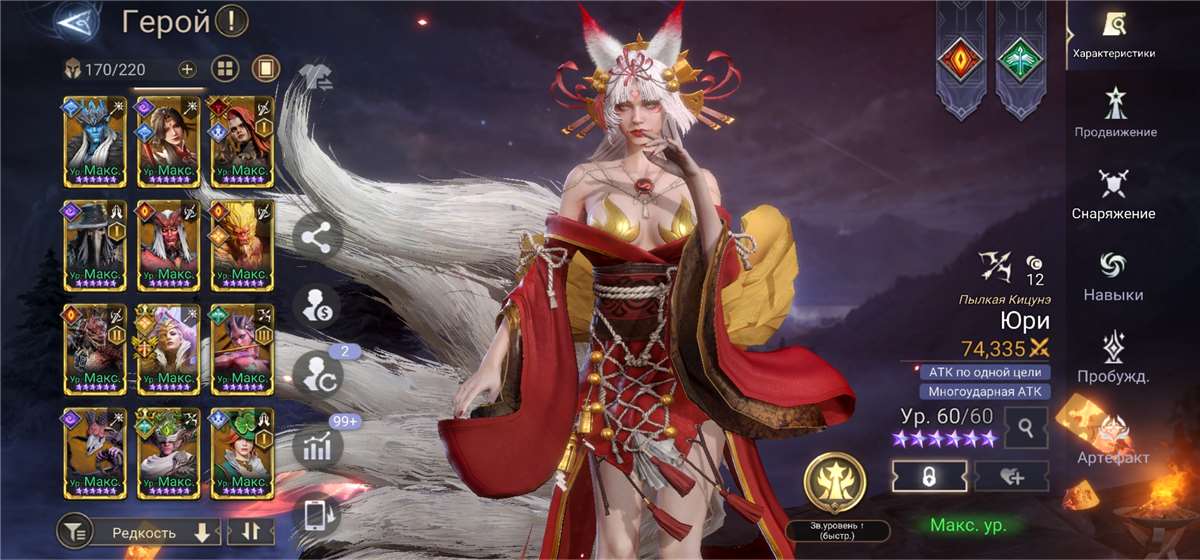Click the share icon button
The width and height of the screenshot is (1200, 560).
[x=318, y=238]
